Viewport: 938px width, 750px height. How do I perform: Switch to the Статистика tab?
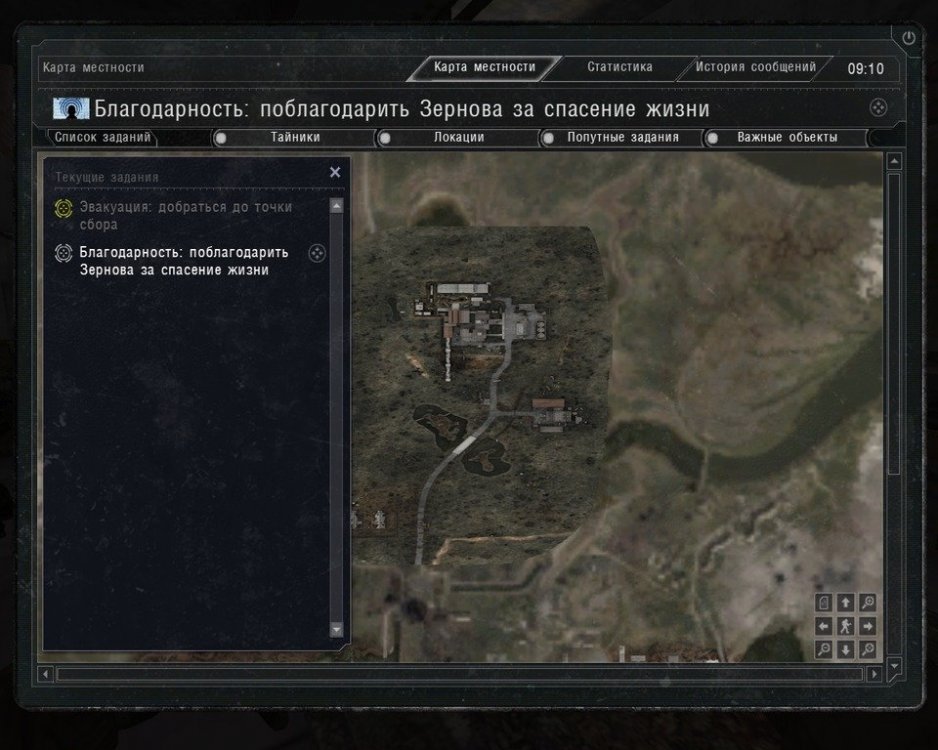click(619, 68)
